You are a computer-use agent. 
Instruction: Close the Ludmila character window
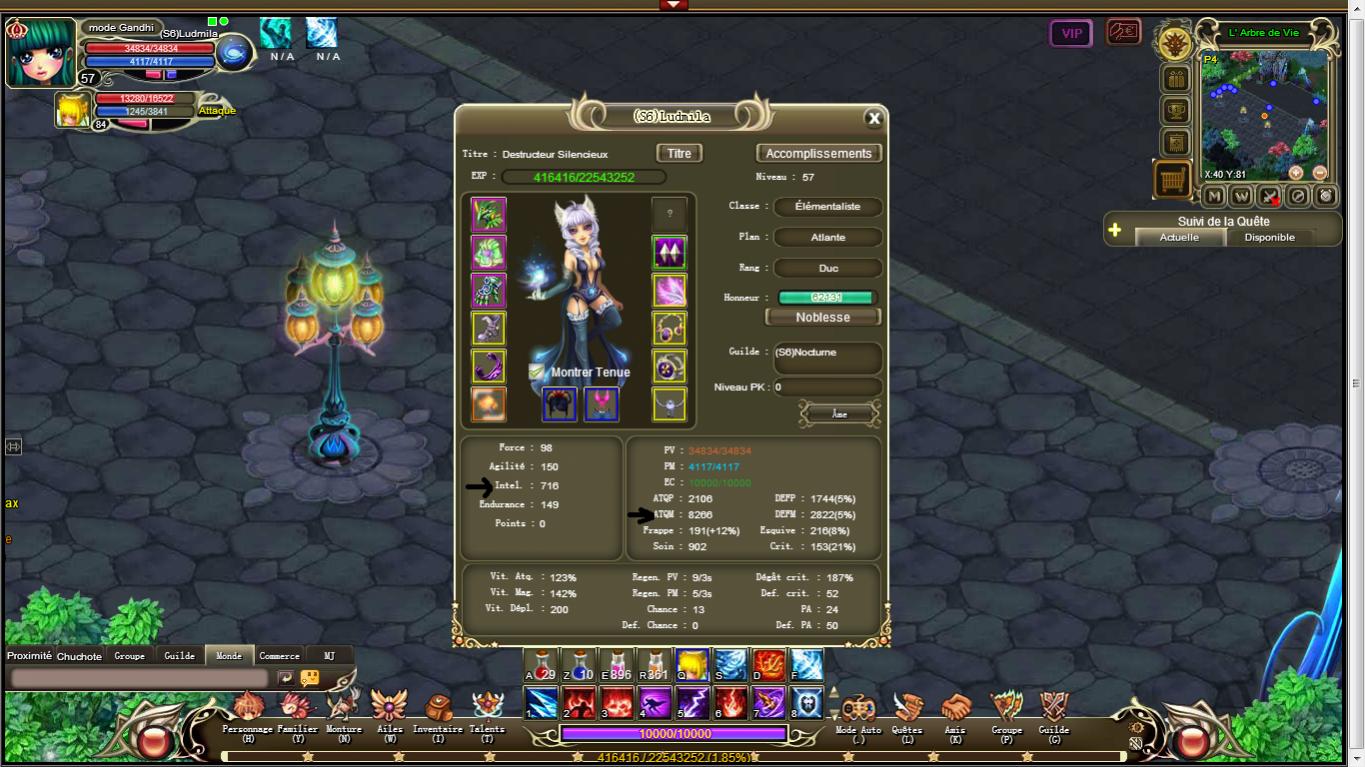pyautogui.click(x=874, y=118)
